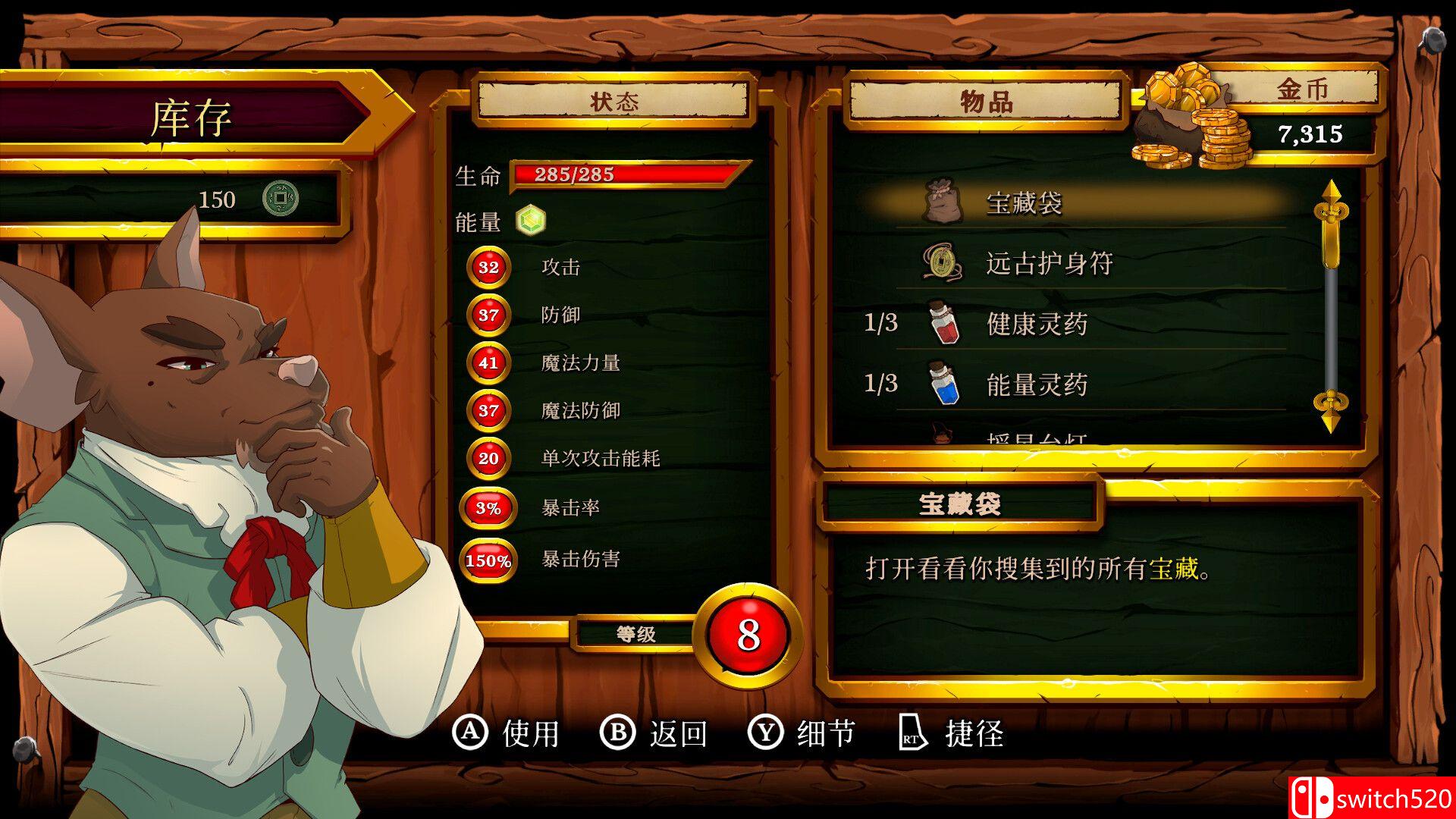The image size is (1456, 819).
Task: Click the gold coin pile icon beside 金币
Action: coord(1183,121)
